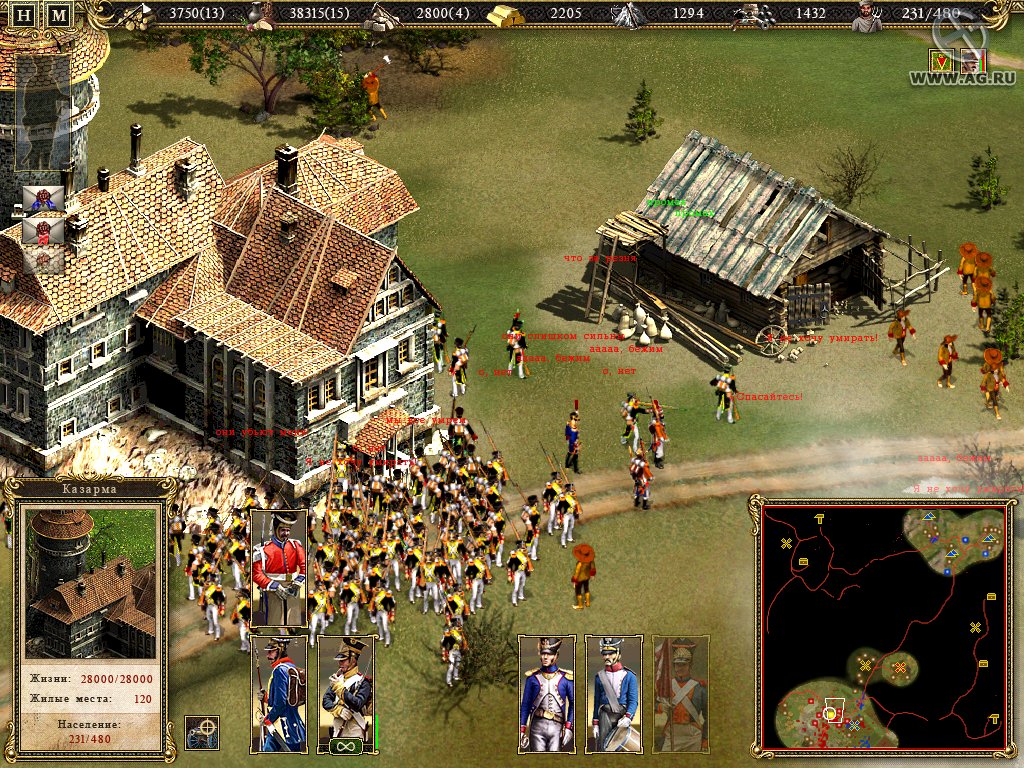The width and height of the screenshot is (1024, 768).
Task: Select the greyed-out flag bearer portrait
Action: [x=681, y=693]
